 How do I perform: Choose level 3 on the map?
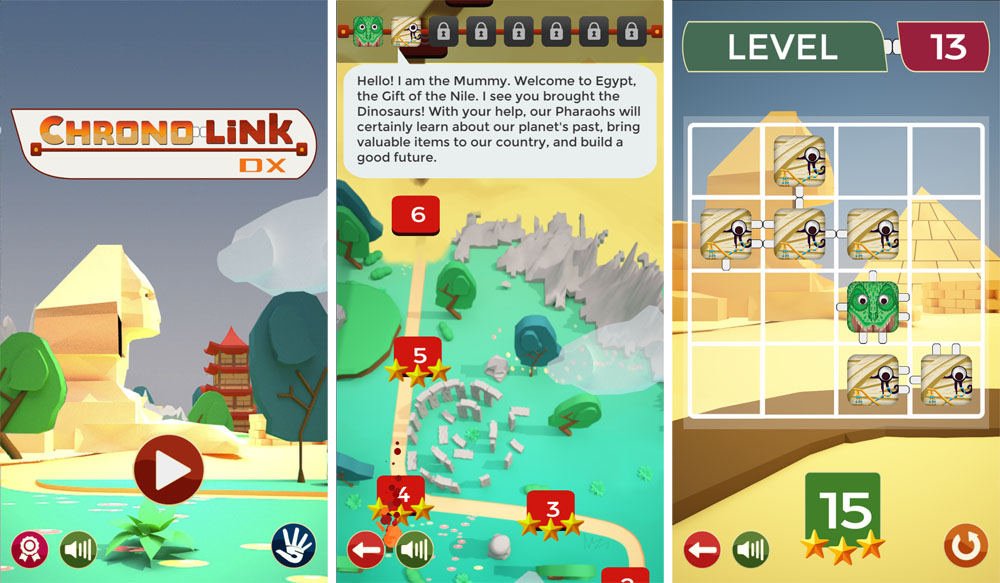tap(551, 508)
